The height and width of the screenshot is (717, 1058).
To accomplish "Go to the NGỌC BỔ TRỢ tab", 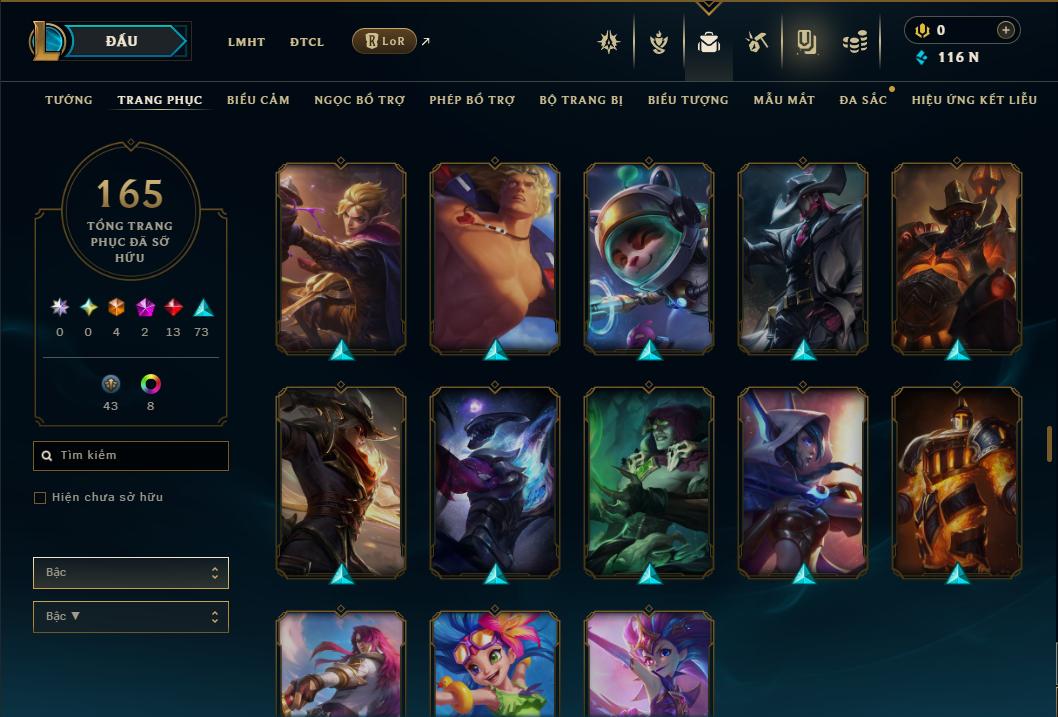I will tap(359, 100).
